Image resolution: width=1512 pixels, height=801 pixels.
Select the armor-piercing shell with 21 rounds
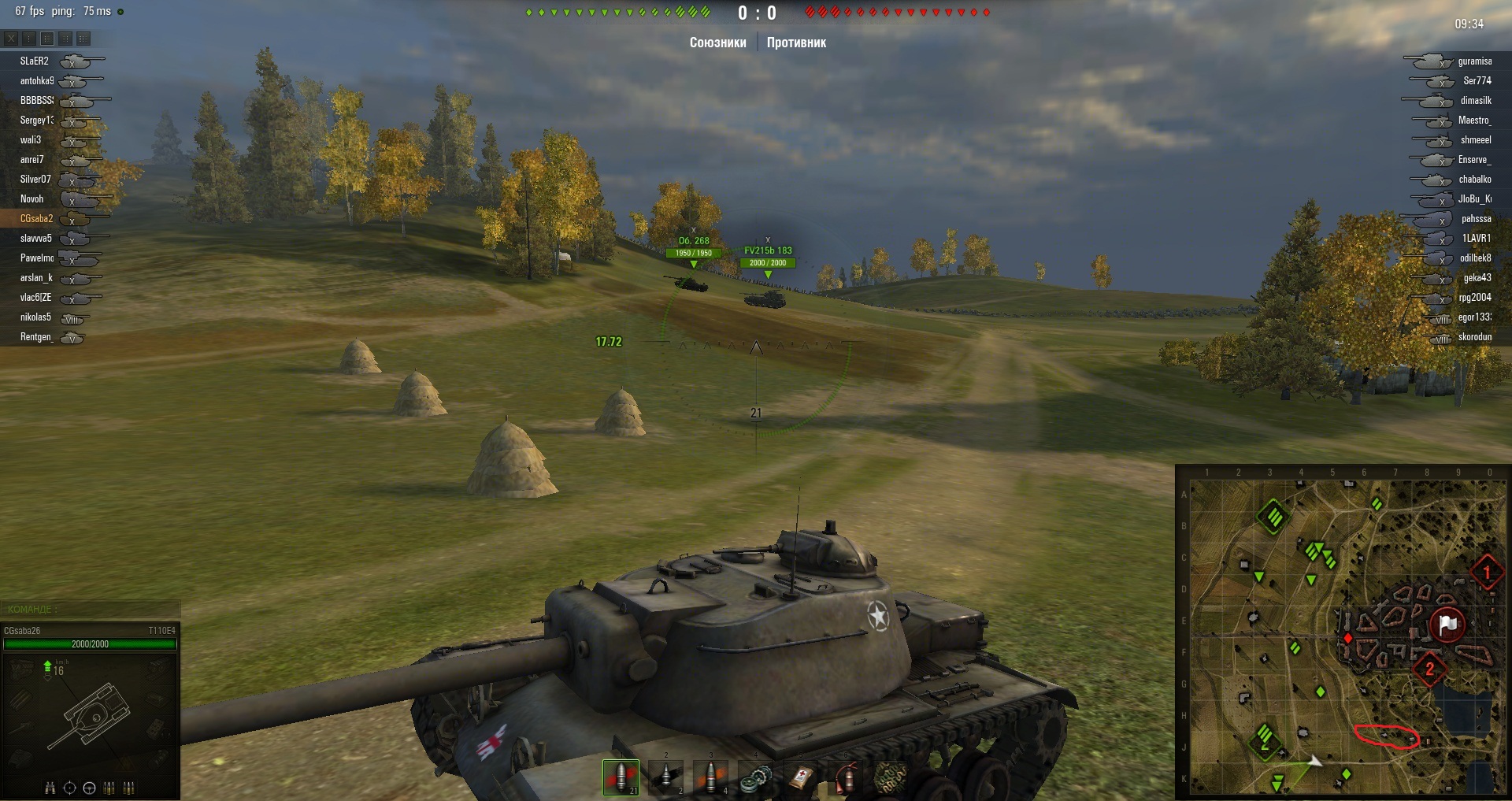click(x=621, y=777)
